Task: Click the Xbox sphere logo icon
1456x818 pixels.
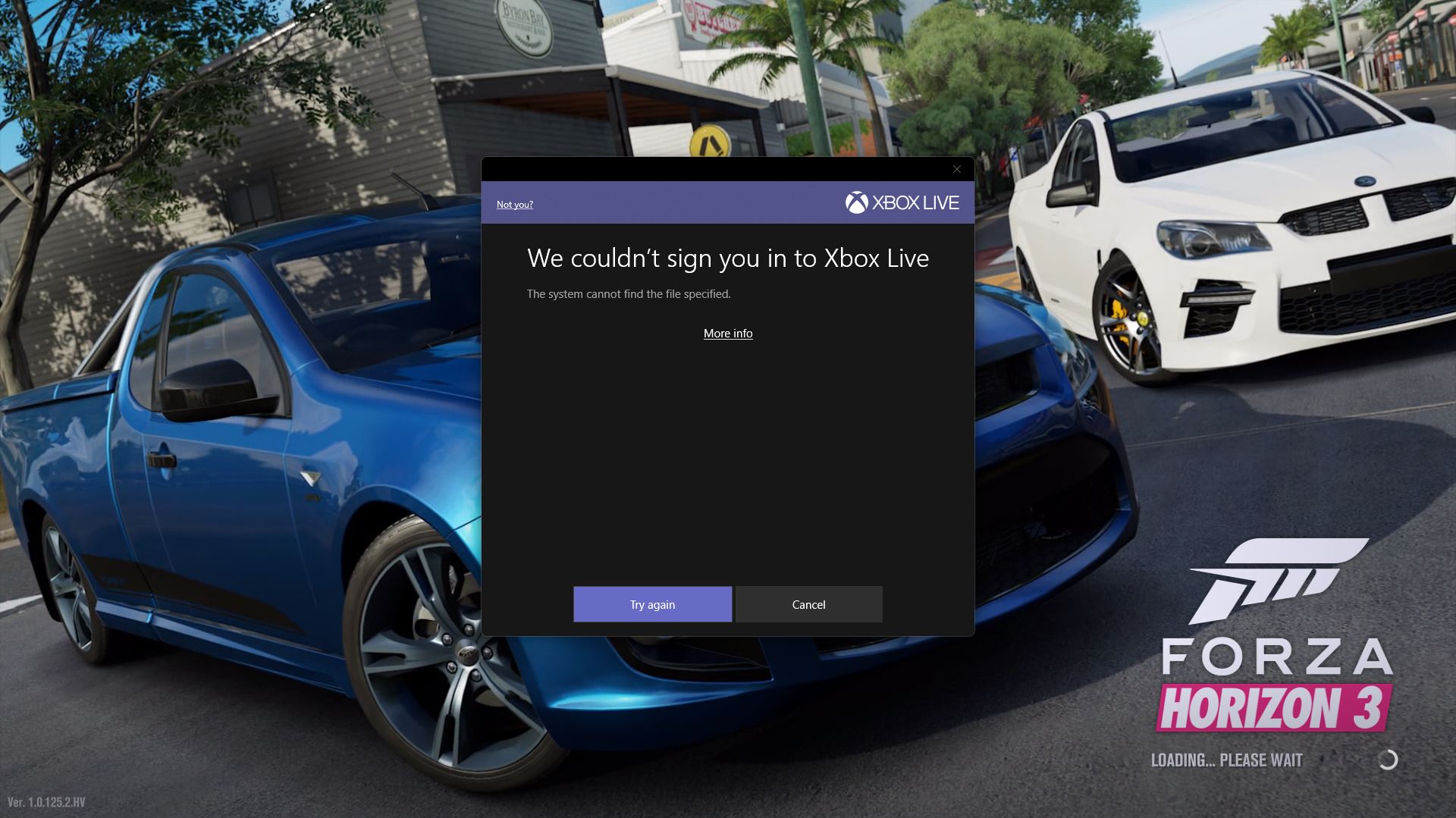Action: [x=858, y=202]
